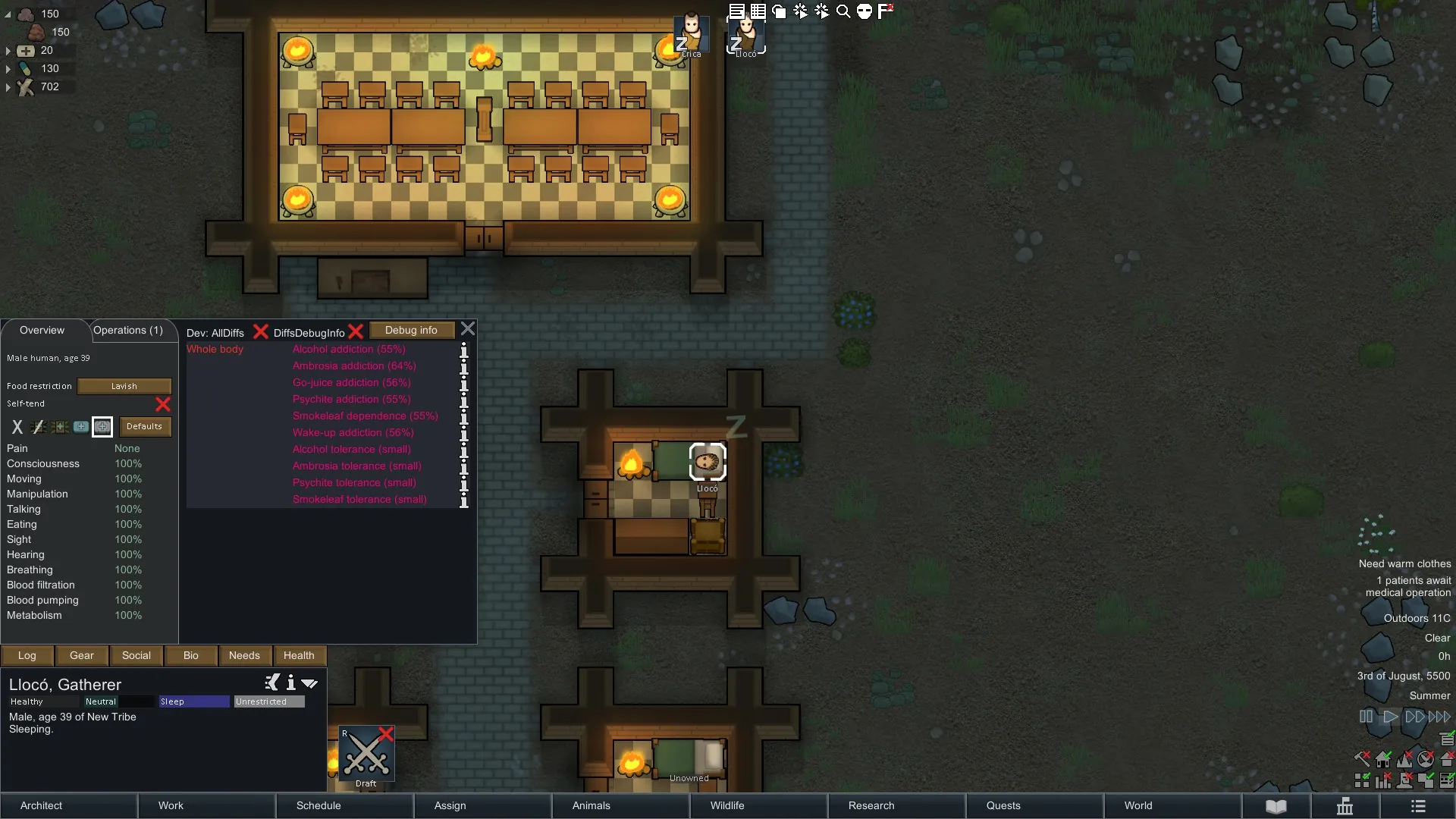The image size is (1456, 819).
Task: Draft the colonist Llocó
Action: click(366, 755)
